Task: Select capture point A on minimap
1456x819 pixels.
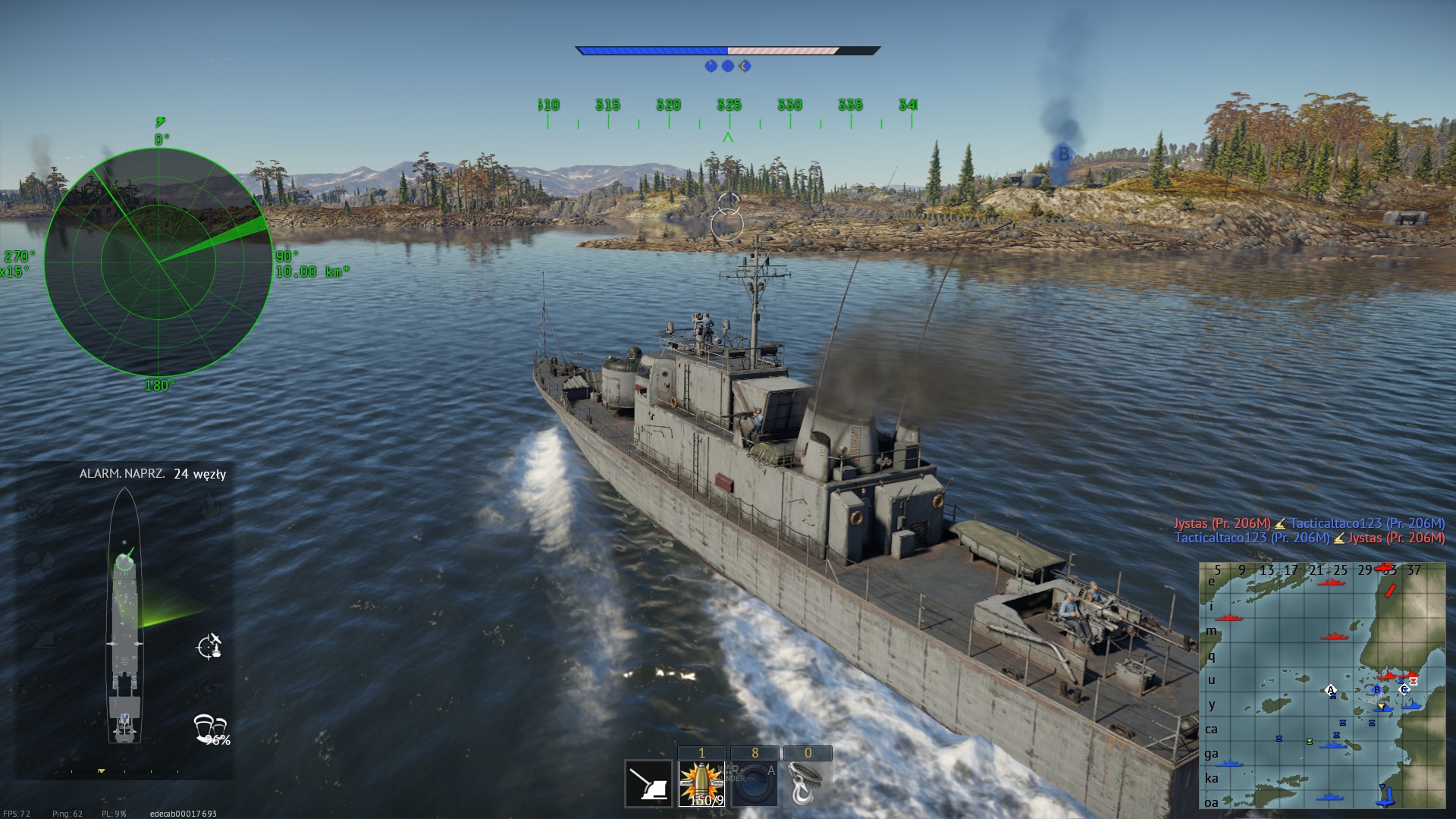Action: (1330, 690)
